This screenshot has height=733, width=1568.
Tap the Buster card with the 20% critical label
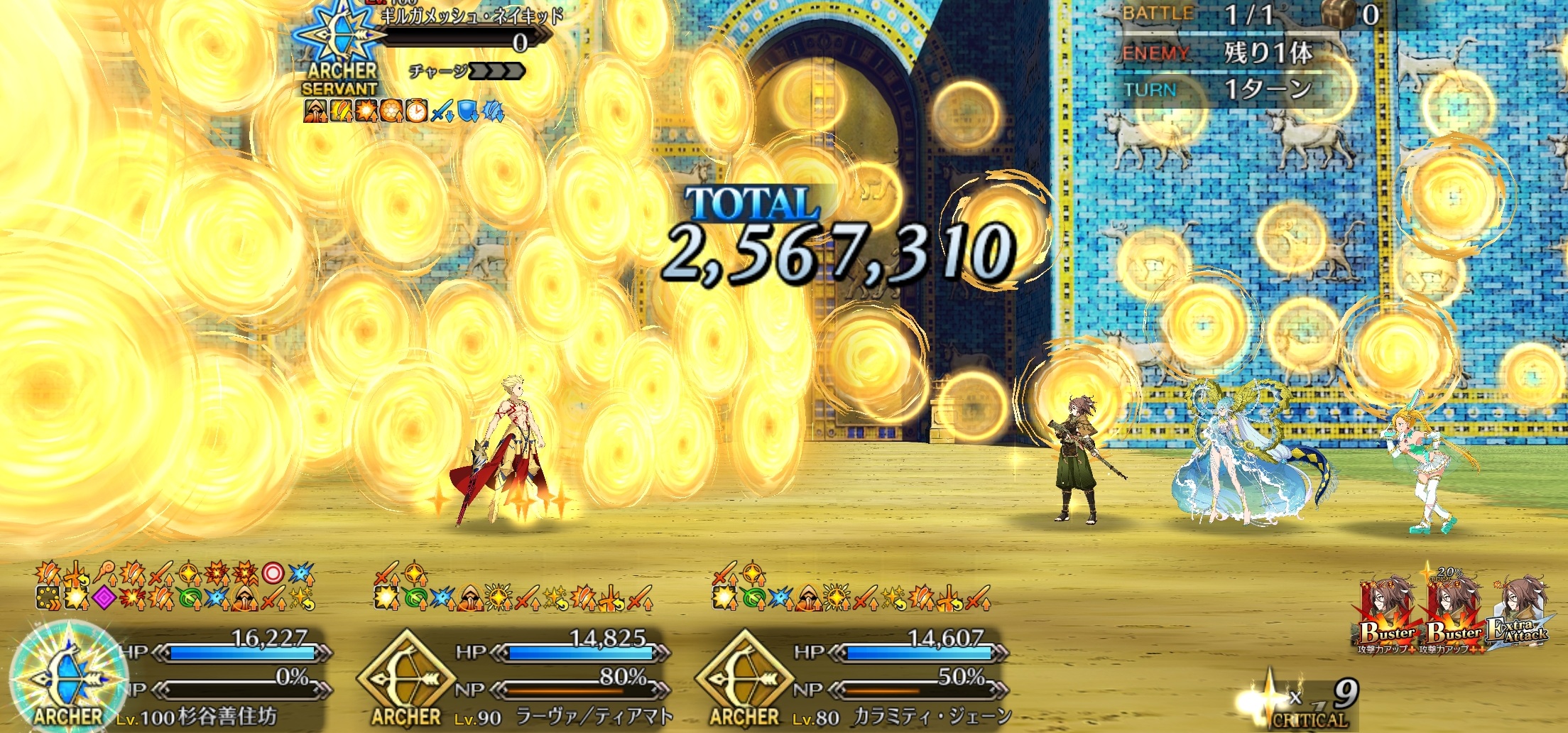point(1453,612)
